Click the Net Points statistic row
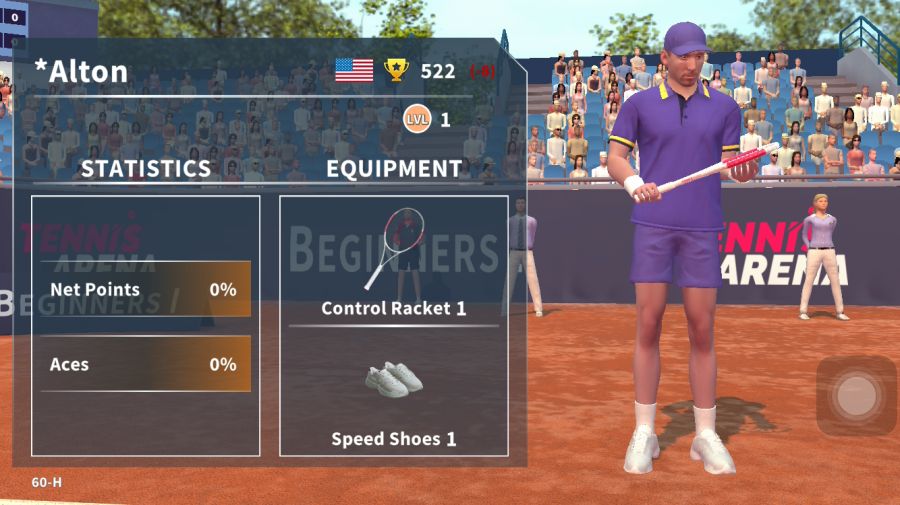The height and width of the screenshot is (505, 900). coord(145,290)
